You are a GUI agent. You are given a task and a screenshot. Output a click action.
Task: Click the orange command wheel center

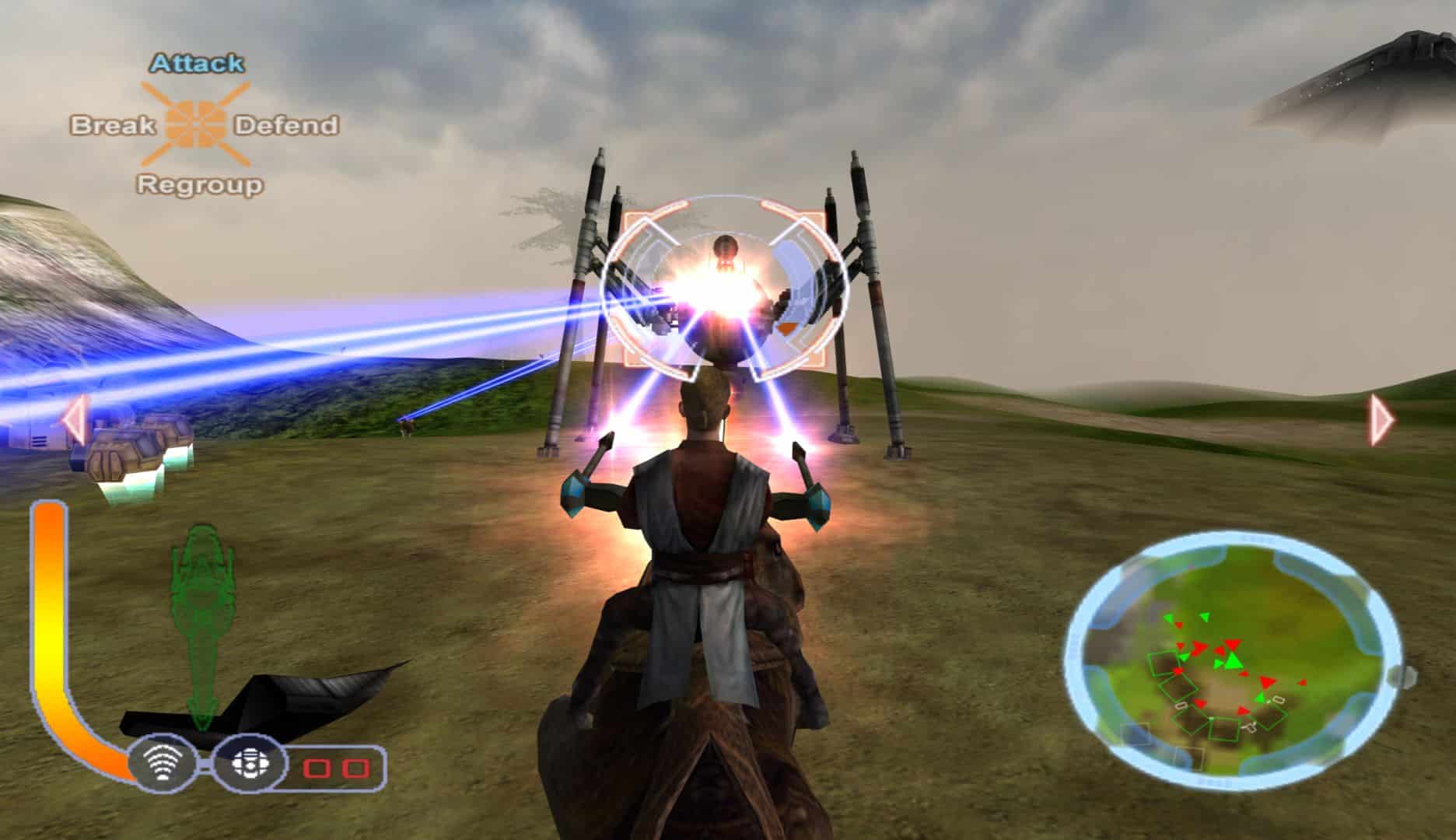tap(196, 124)
